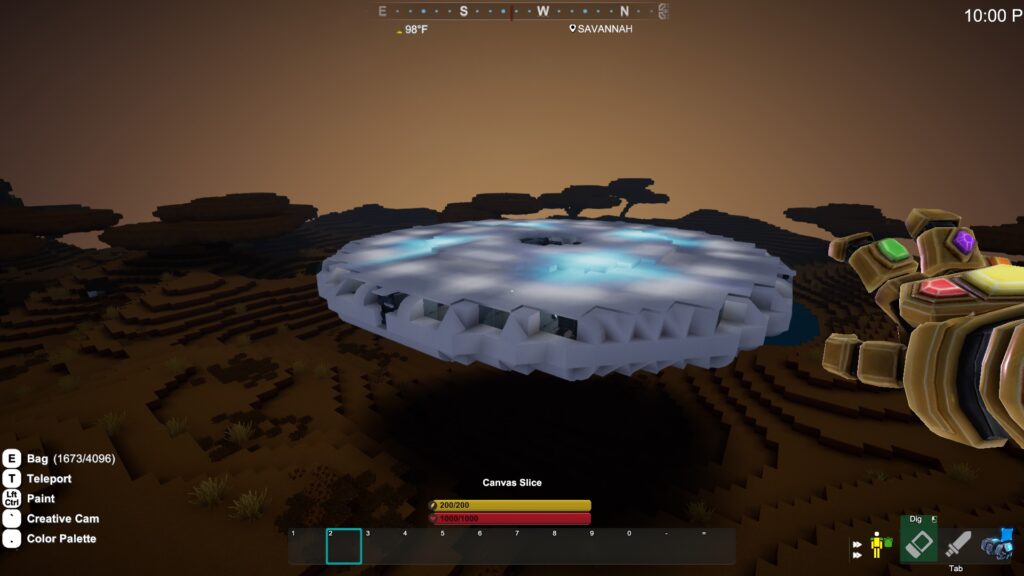The image size is (1024, 576).
Task: Choose the blue gauntlet build tool
Action: point(997,544)
